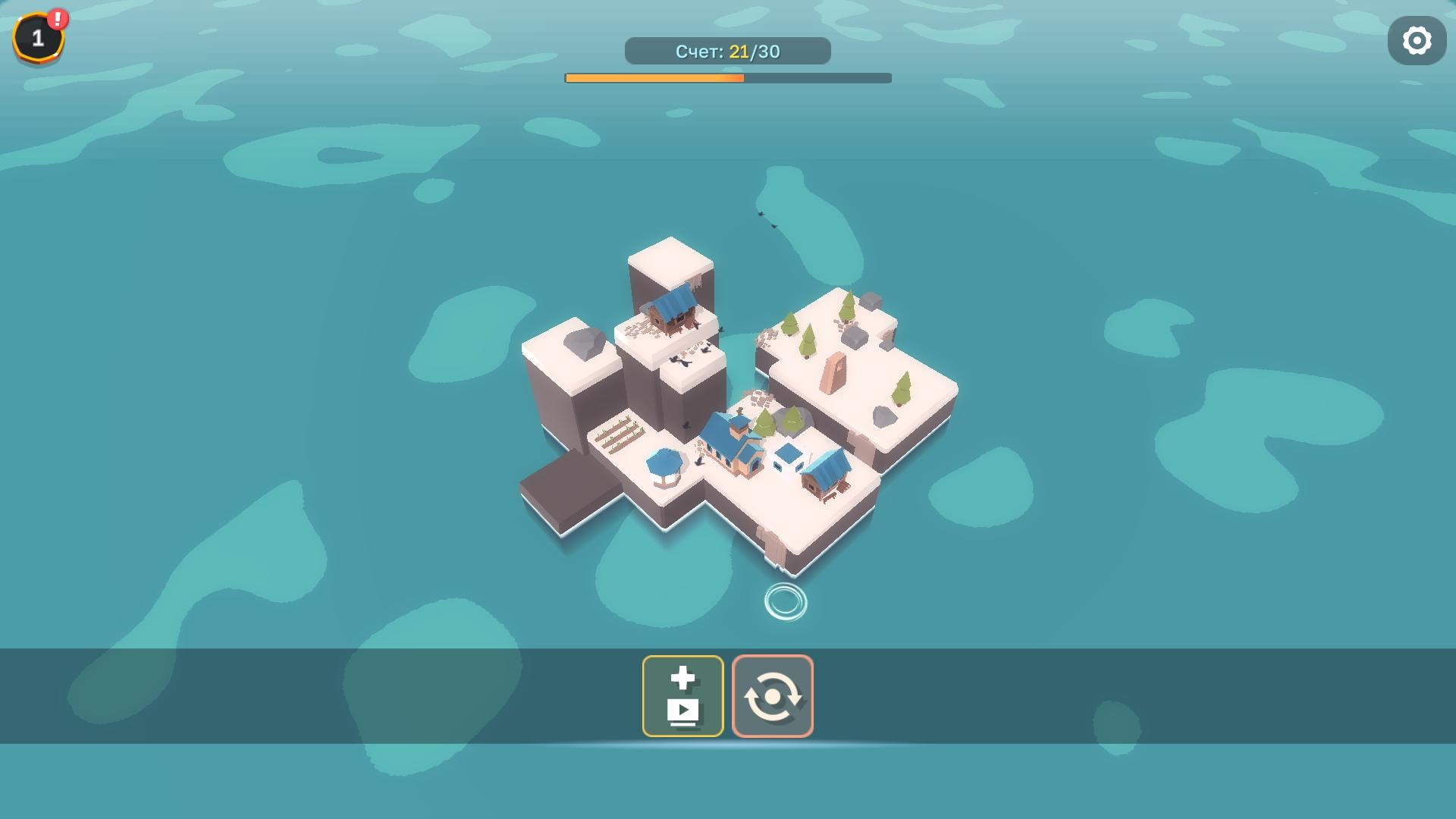Click the play icon inside the yellow button
This screenshot has width=1456, height=819.
[x=682, y=711]
